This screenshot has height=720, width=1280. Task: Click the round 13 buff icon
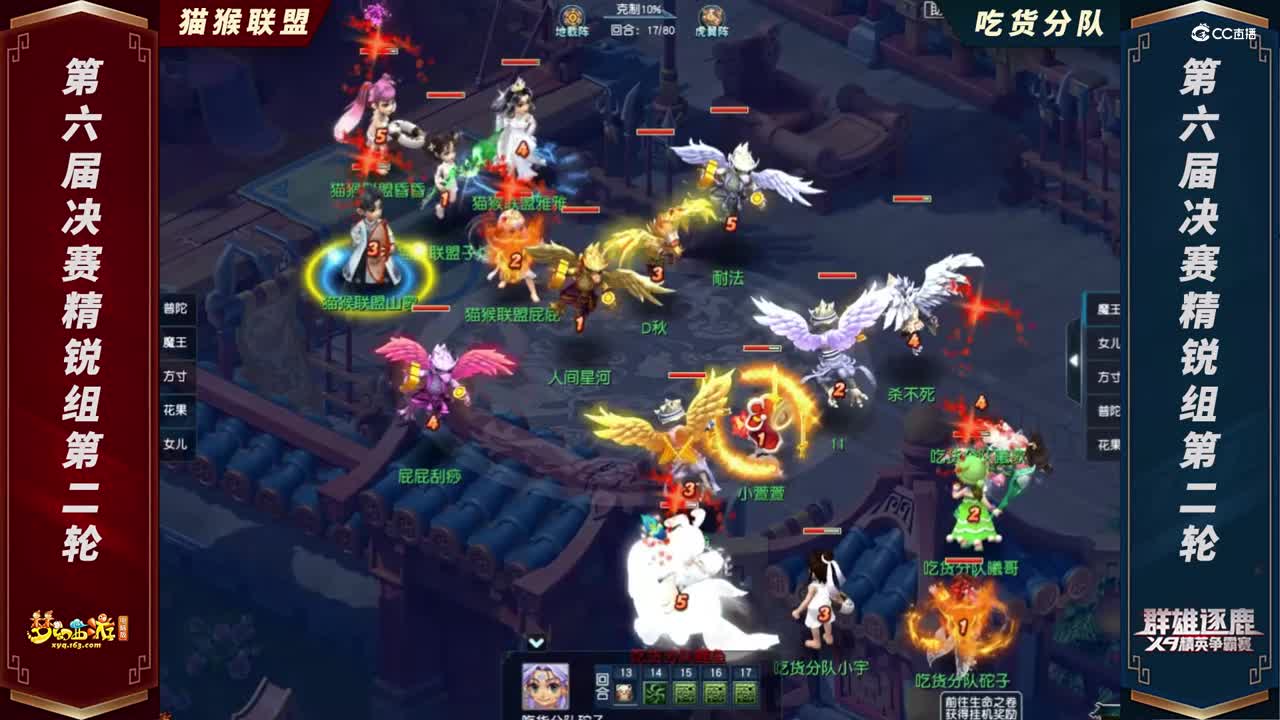pyautogui.click(x=624, y=693)
